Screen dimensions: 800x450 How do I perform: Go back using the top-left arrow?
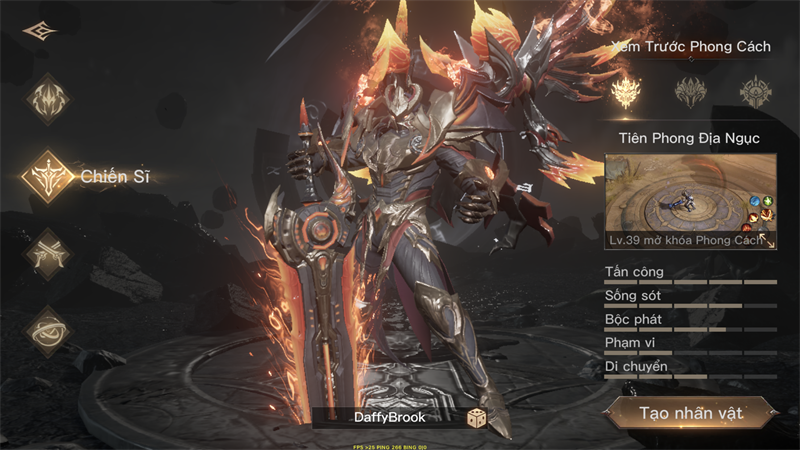(x=40, y=31)
